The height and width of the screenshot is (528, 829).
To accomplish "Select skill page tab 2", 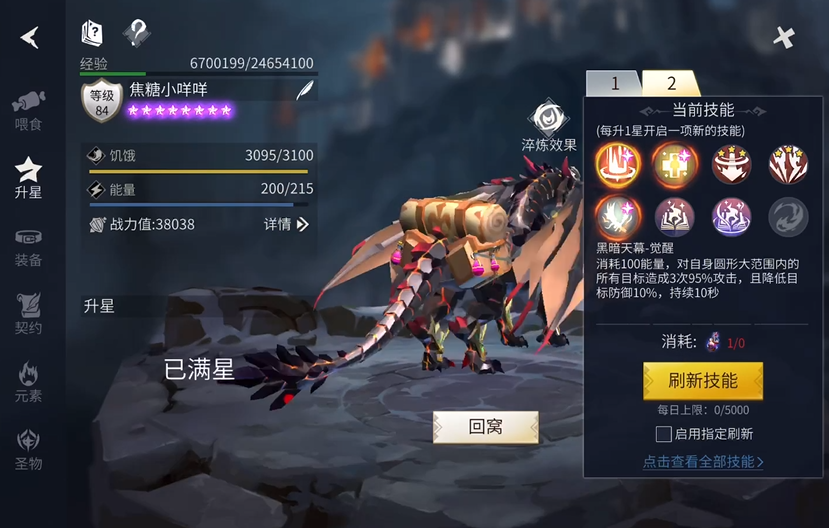I will click(671, 83).
